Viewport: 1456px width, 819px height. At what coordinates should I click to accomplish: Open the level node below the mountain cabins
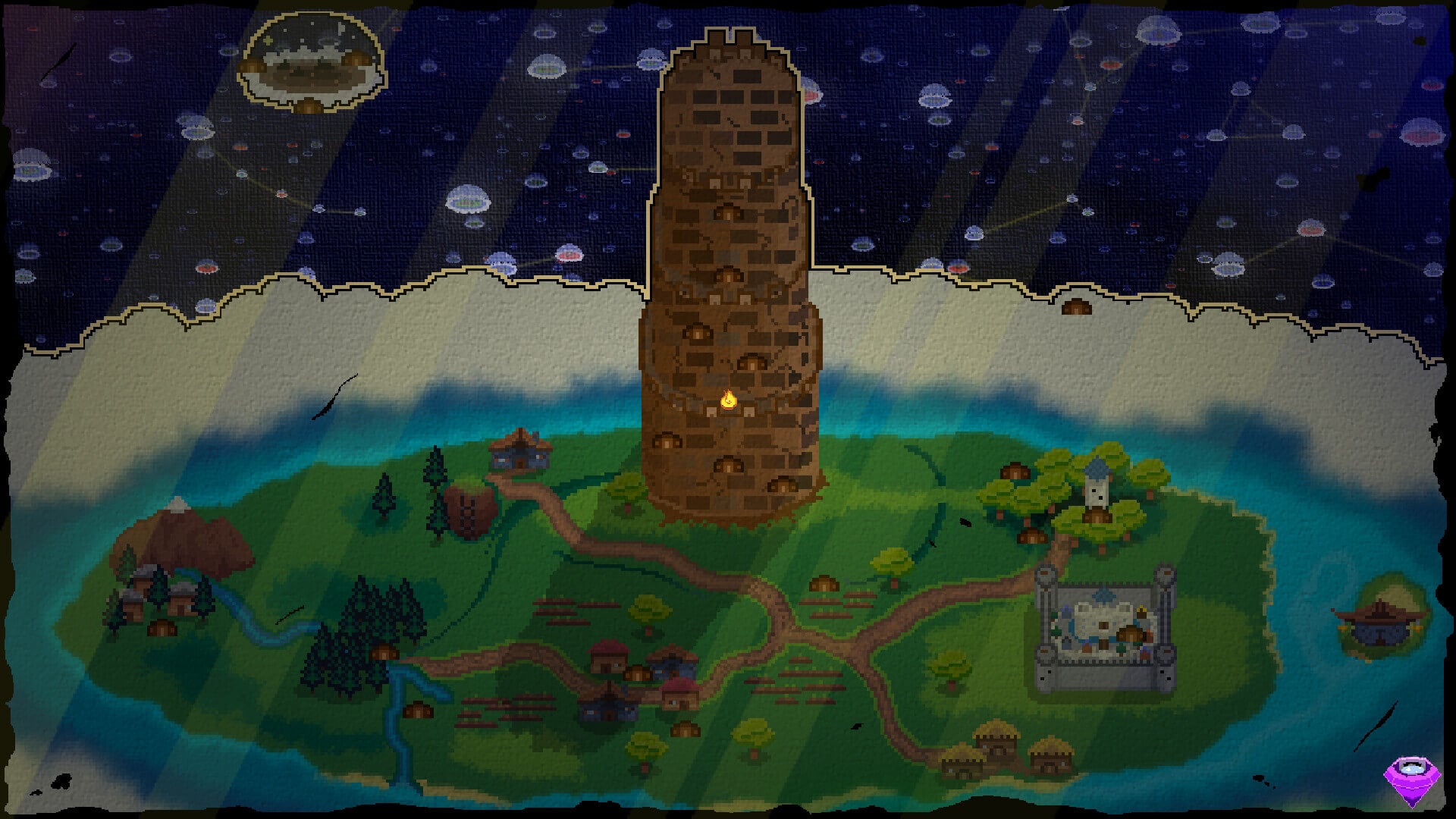pos(162,627)
